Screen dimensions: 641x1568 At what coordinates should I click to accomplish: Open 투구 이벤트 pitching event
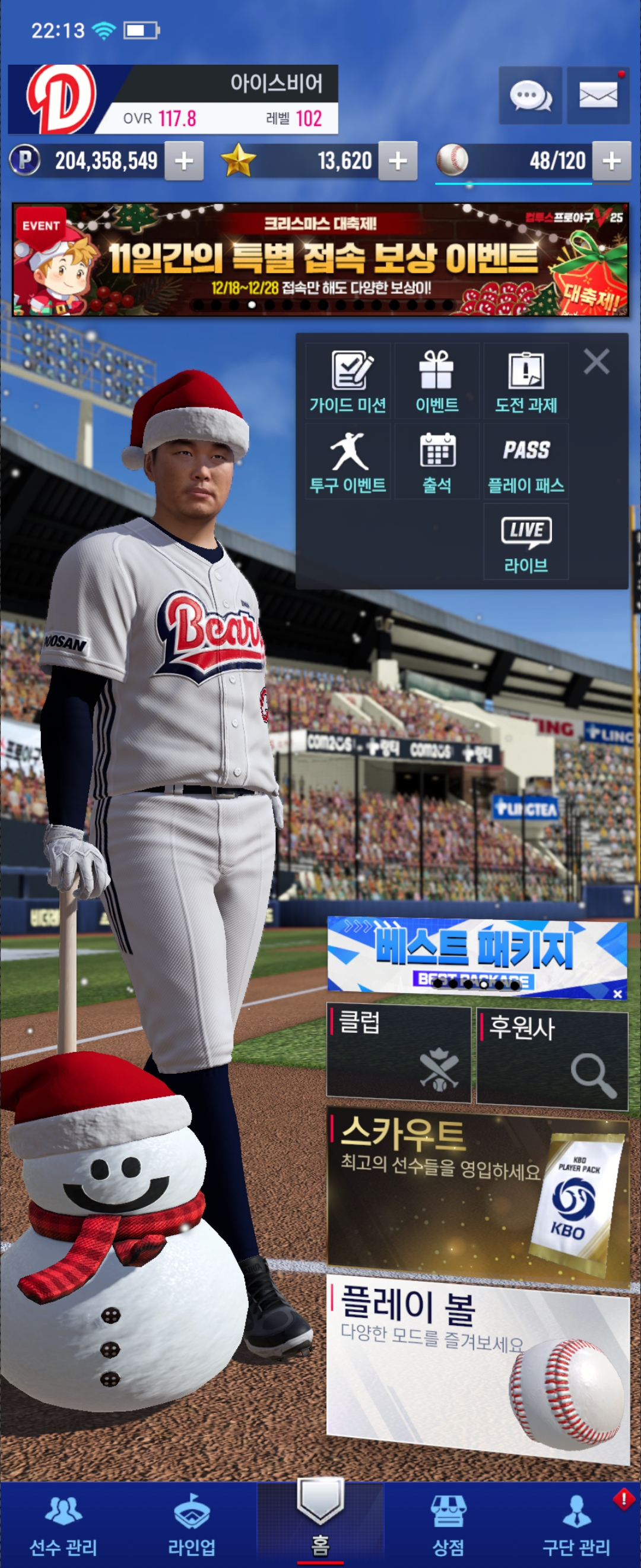[x=348, y=461]
